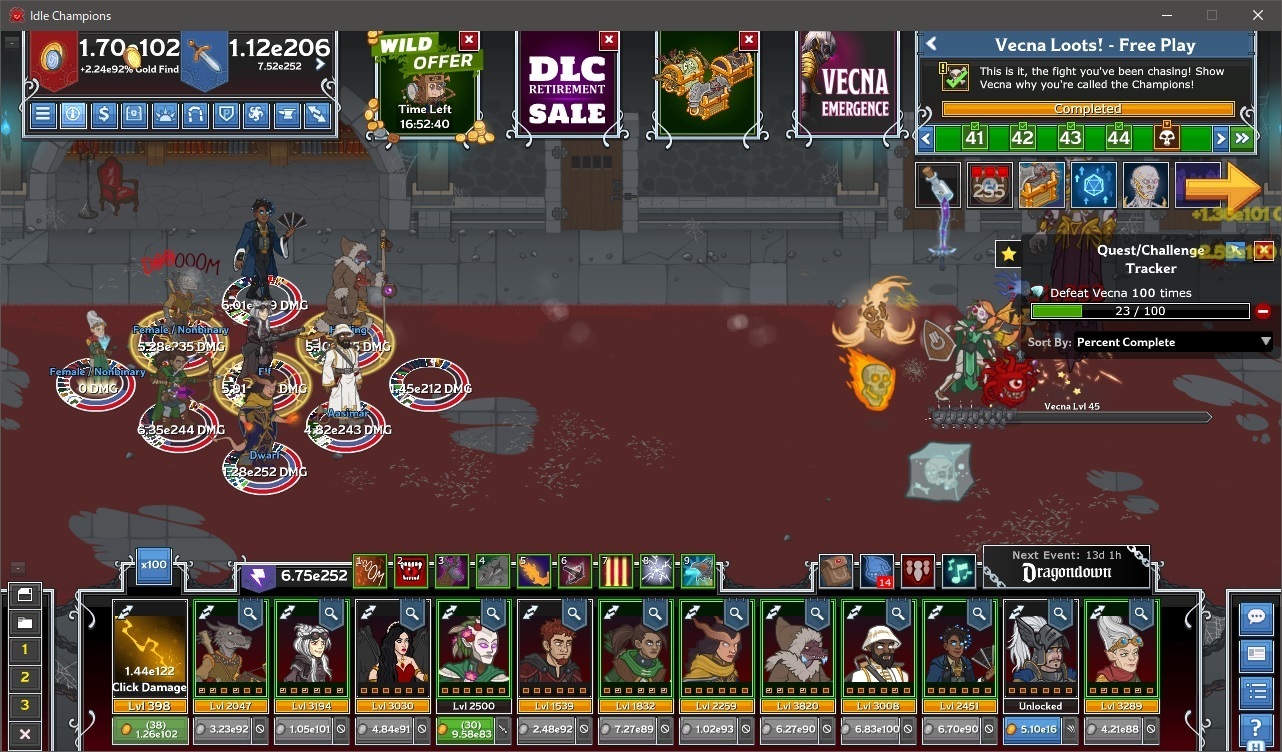Screen dimensions: 1282x752
Task: Open the dollar sign shop button
Action: pos(103,114)
